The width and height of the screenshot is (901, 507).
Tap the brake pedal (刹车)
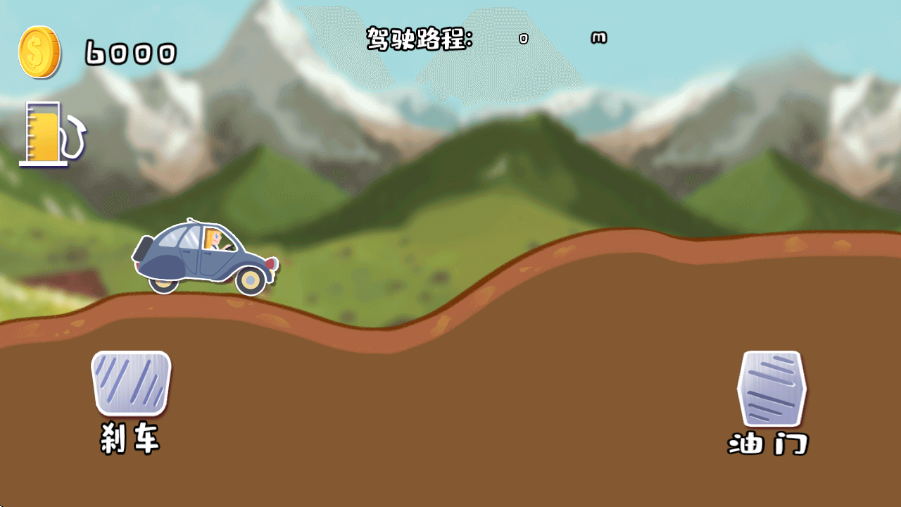pyautogui.click(x=131, y=383)
